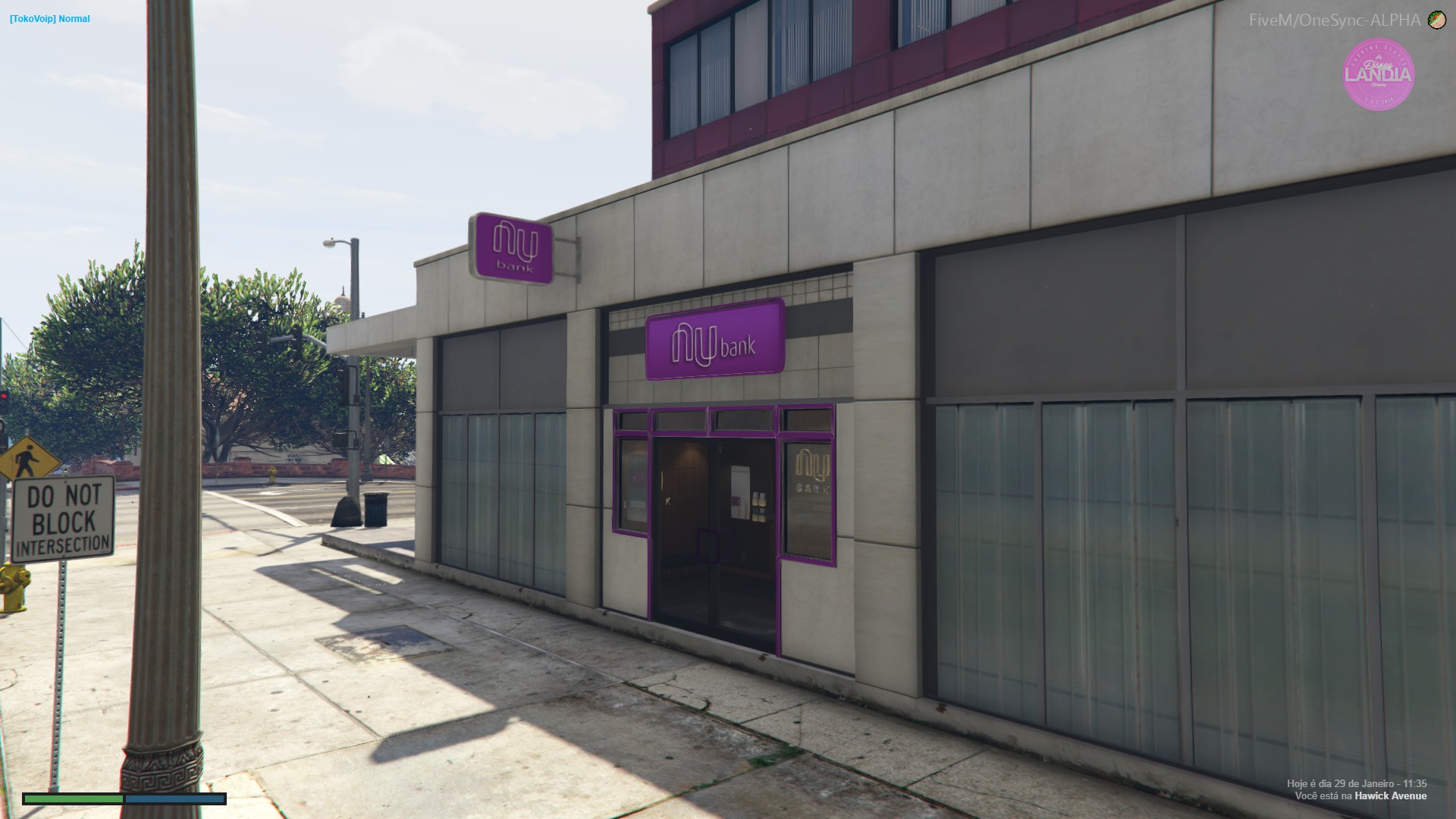Click the green health bar segment
The width and height of the screenshot is (1456, 819).
coord(72,799)
